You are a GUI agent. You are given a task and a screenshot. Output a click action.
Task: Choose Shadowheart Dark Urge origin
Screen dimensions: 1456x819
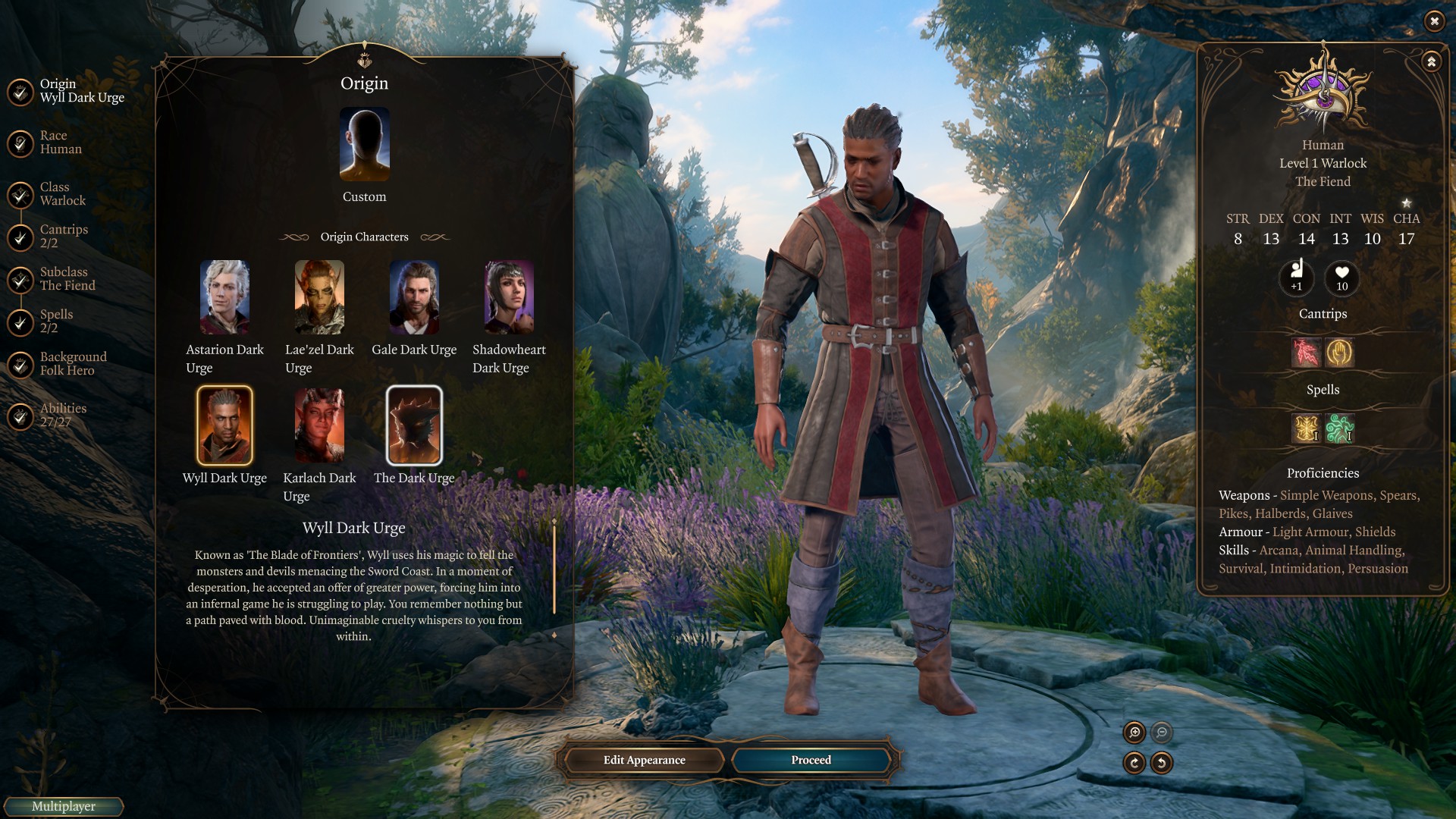[509, 297]
